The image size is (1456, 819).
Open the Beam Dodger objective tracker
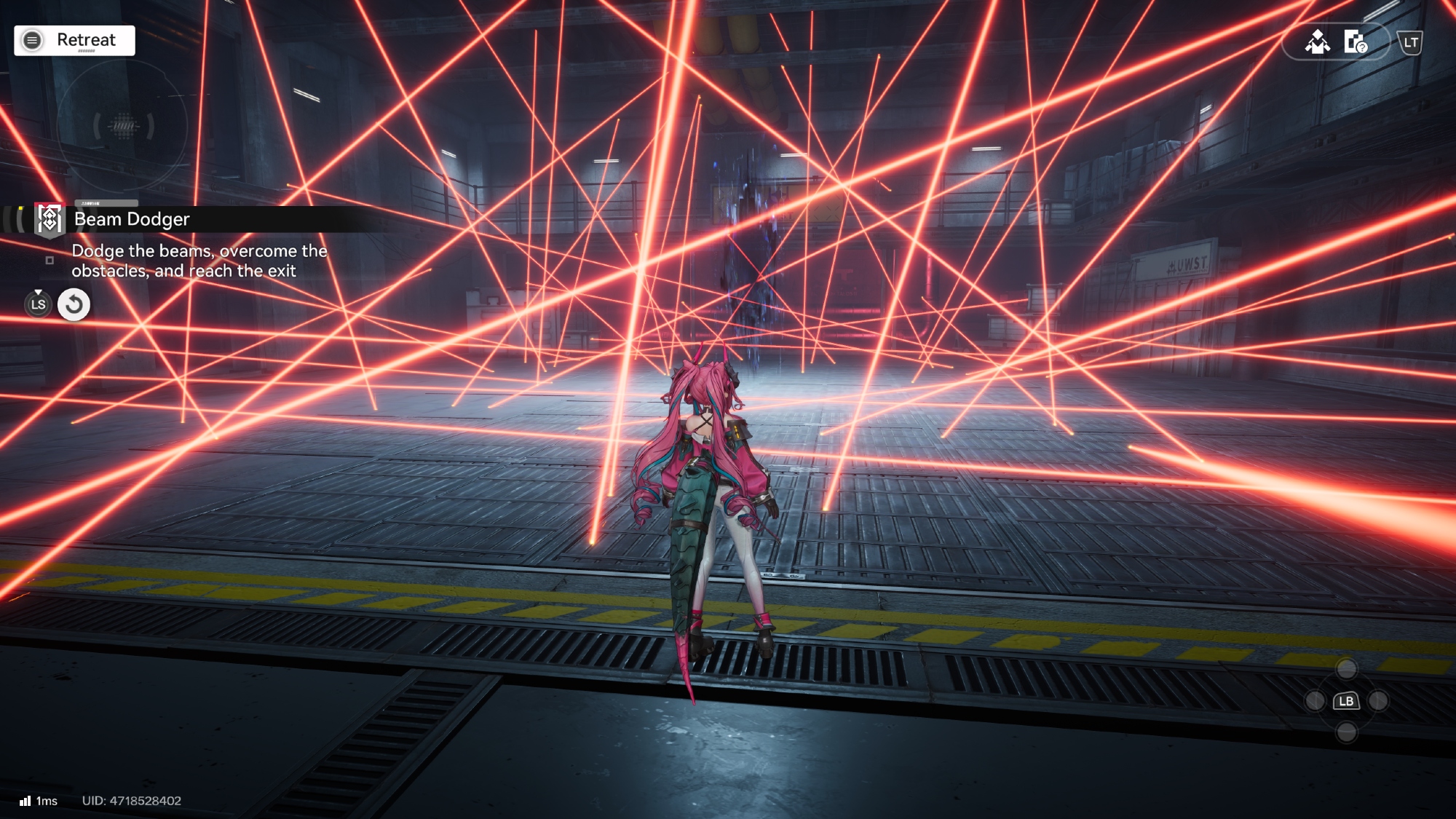(x=131, y=219)
